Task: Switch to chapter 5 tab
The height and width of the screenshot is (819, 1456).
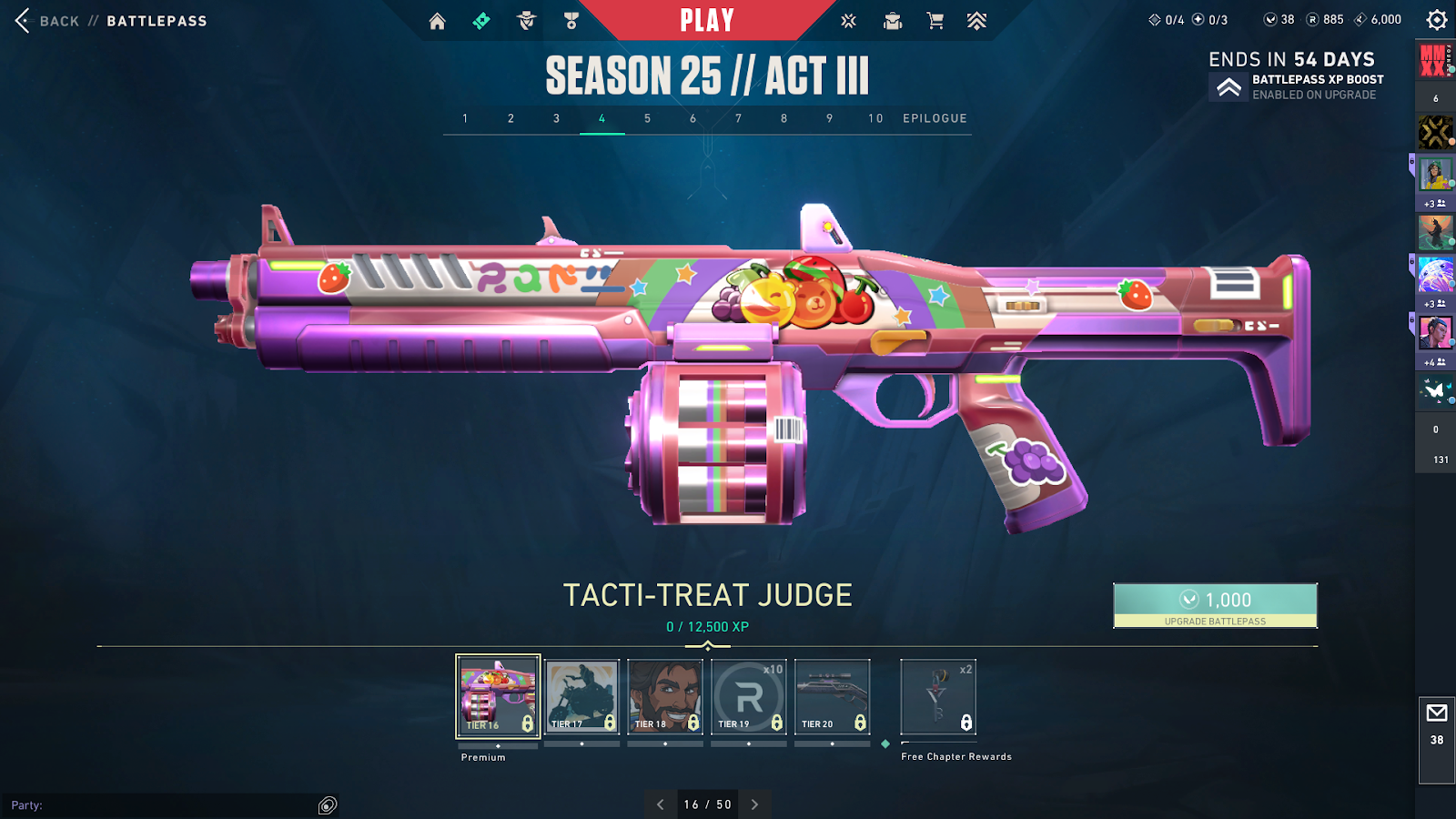Action: (x=648, y=118)
